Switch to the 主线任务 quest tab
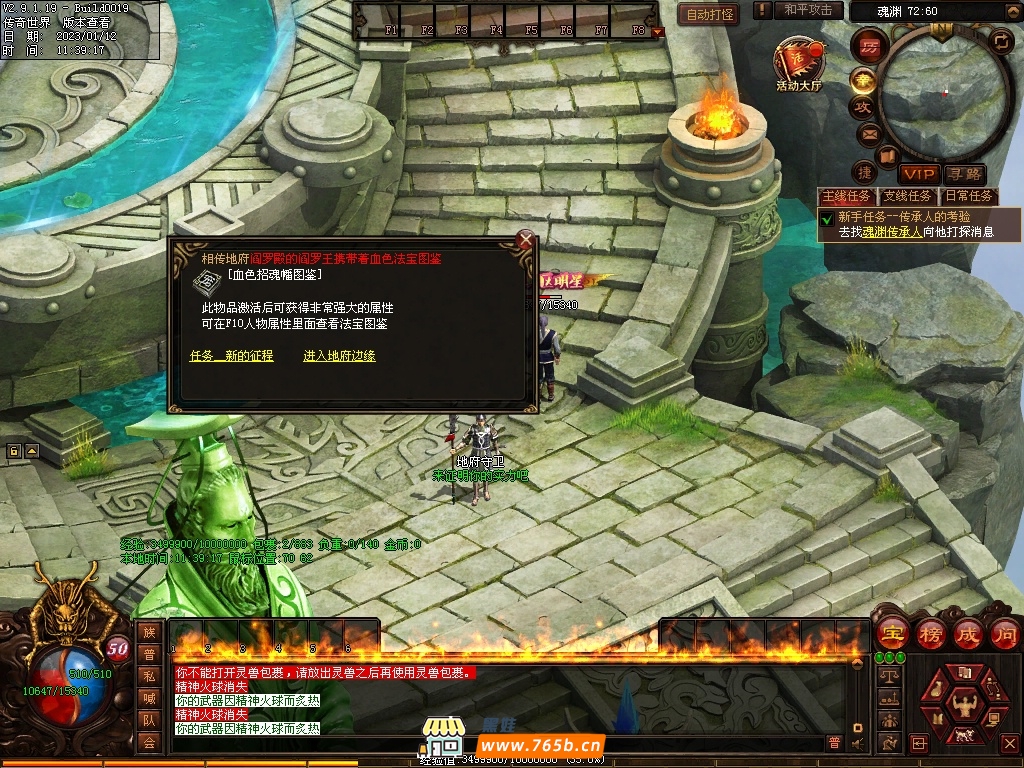Viewport: 1024px width, 768px height. point(847,197)
